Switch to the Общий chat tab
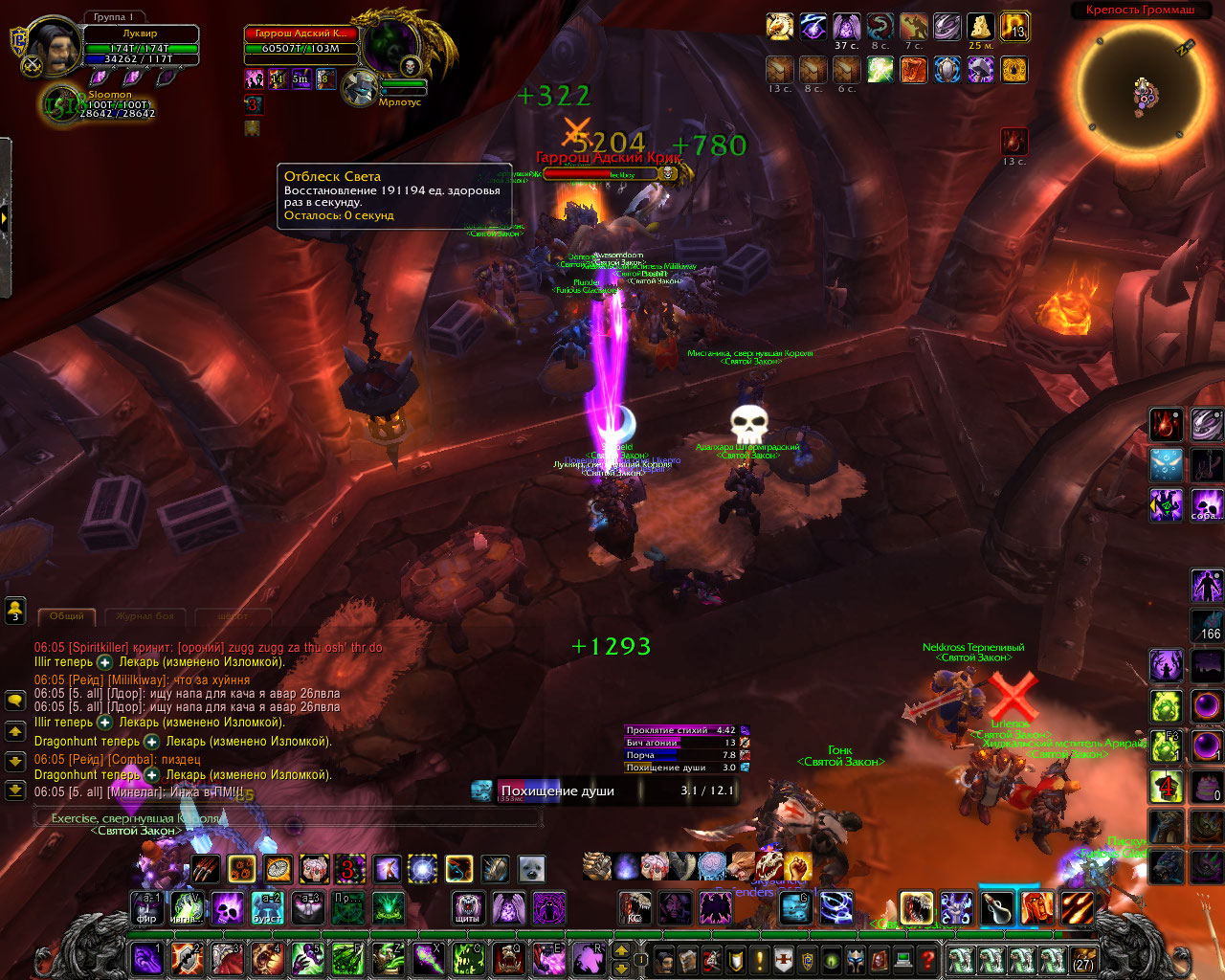The height and width of the screenshot is (980, 1225). [67, 616]
